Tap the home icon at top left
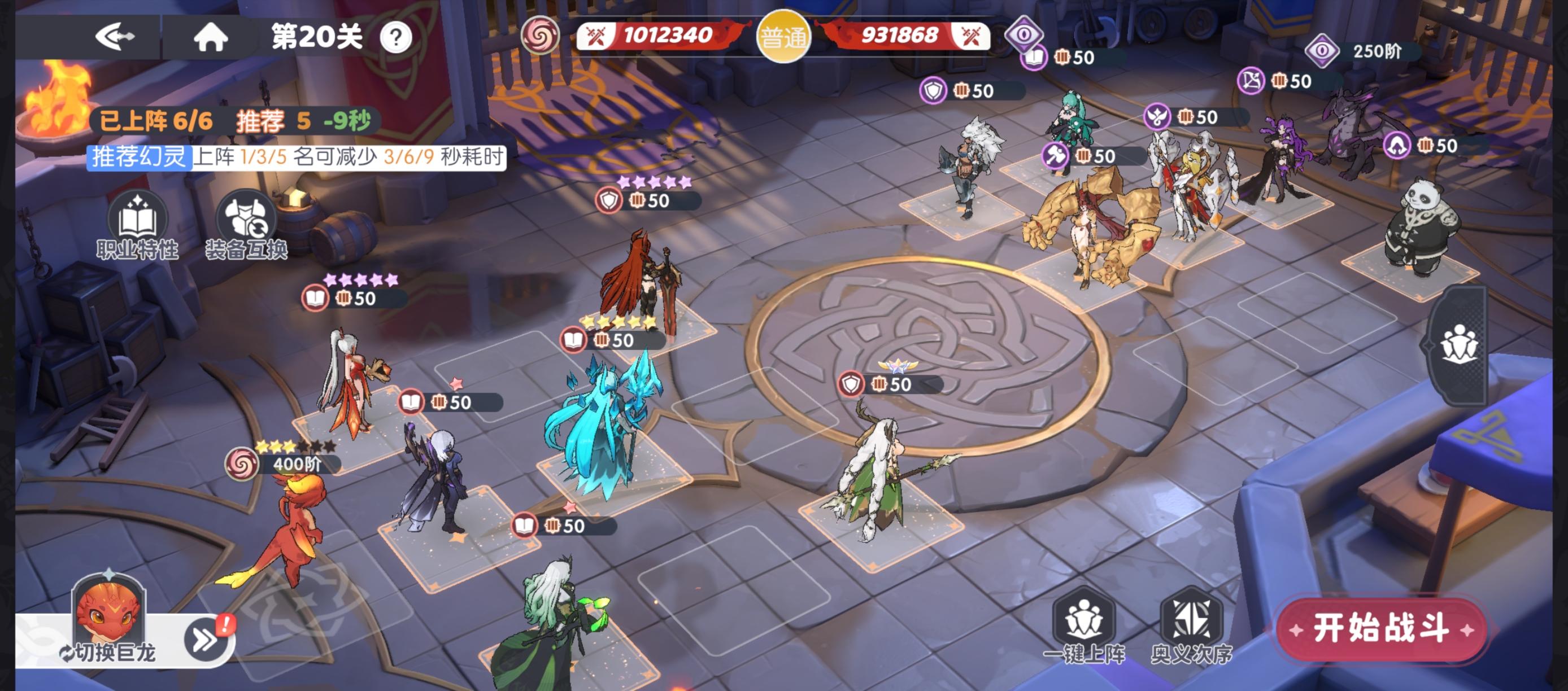This screenshot has width=1568, height=691. 212,37
